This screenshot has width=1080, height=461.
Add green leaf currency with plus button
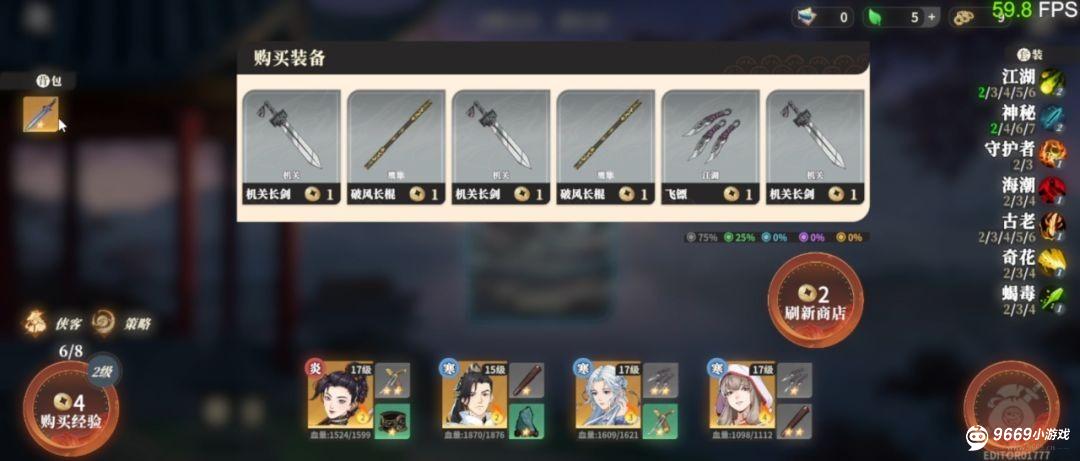coord(932,17)
